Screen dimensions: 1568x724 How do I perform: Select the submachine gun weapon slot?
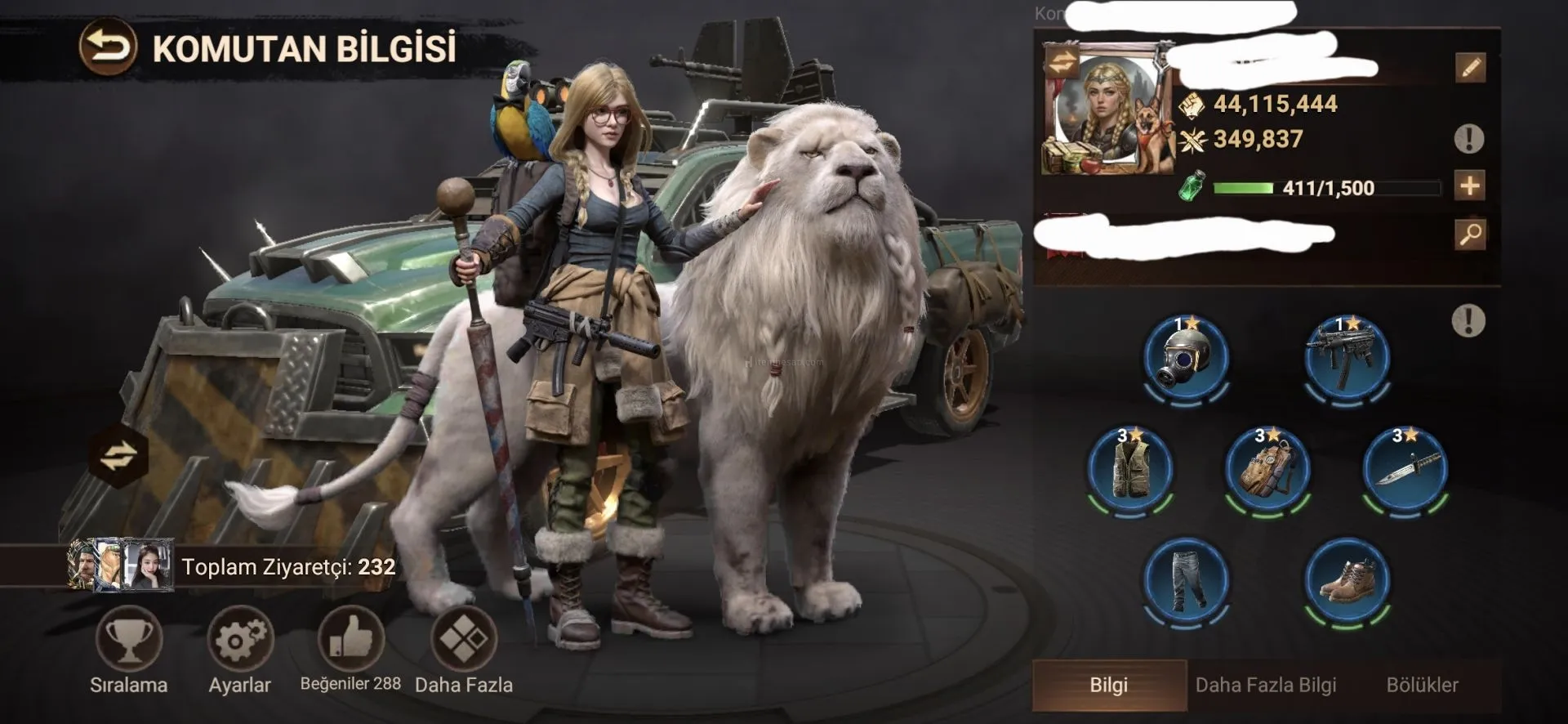pos(1347,358)
